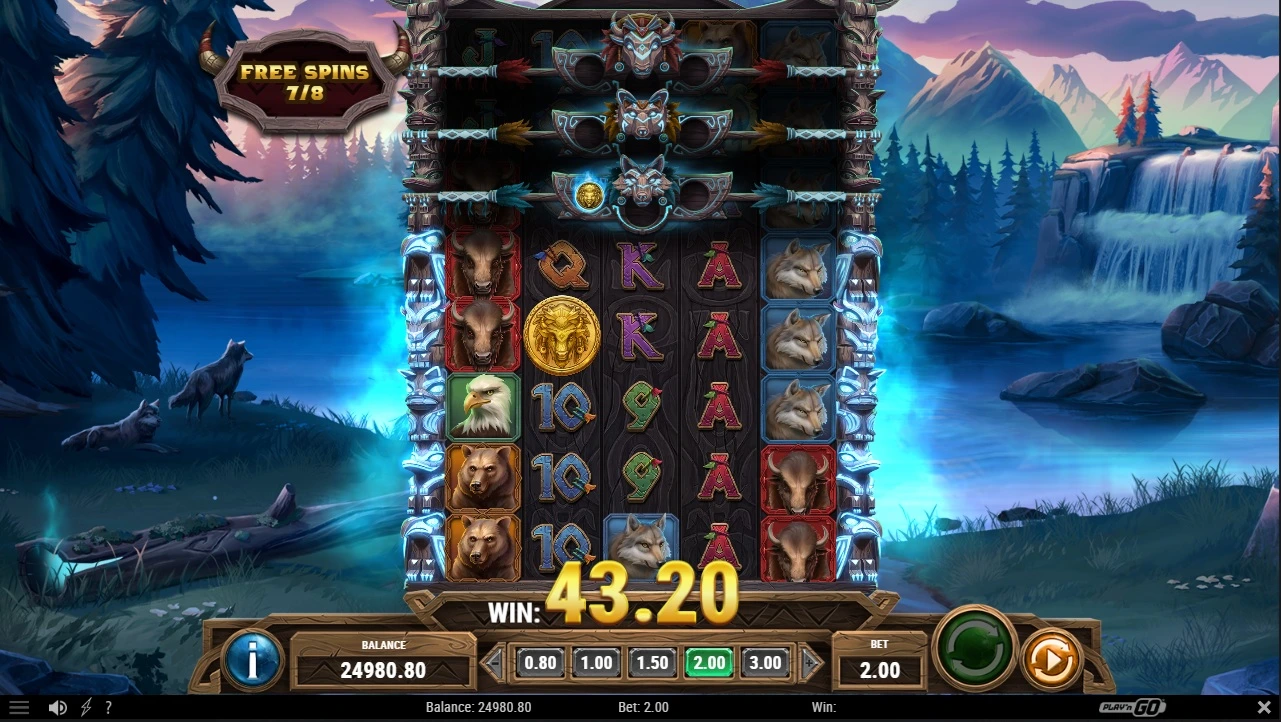Open help with the question mark icon
1281x722 pixels.
coord(108,708)
